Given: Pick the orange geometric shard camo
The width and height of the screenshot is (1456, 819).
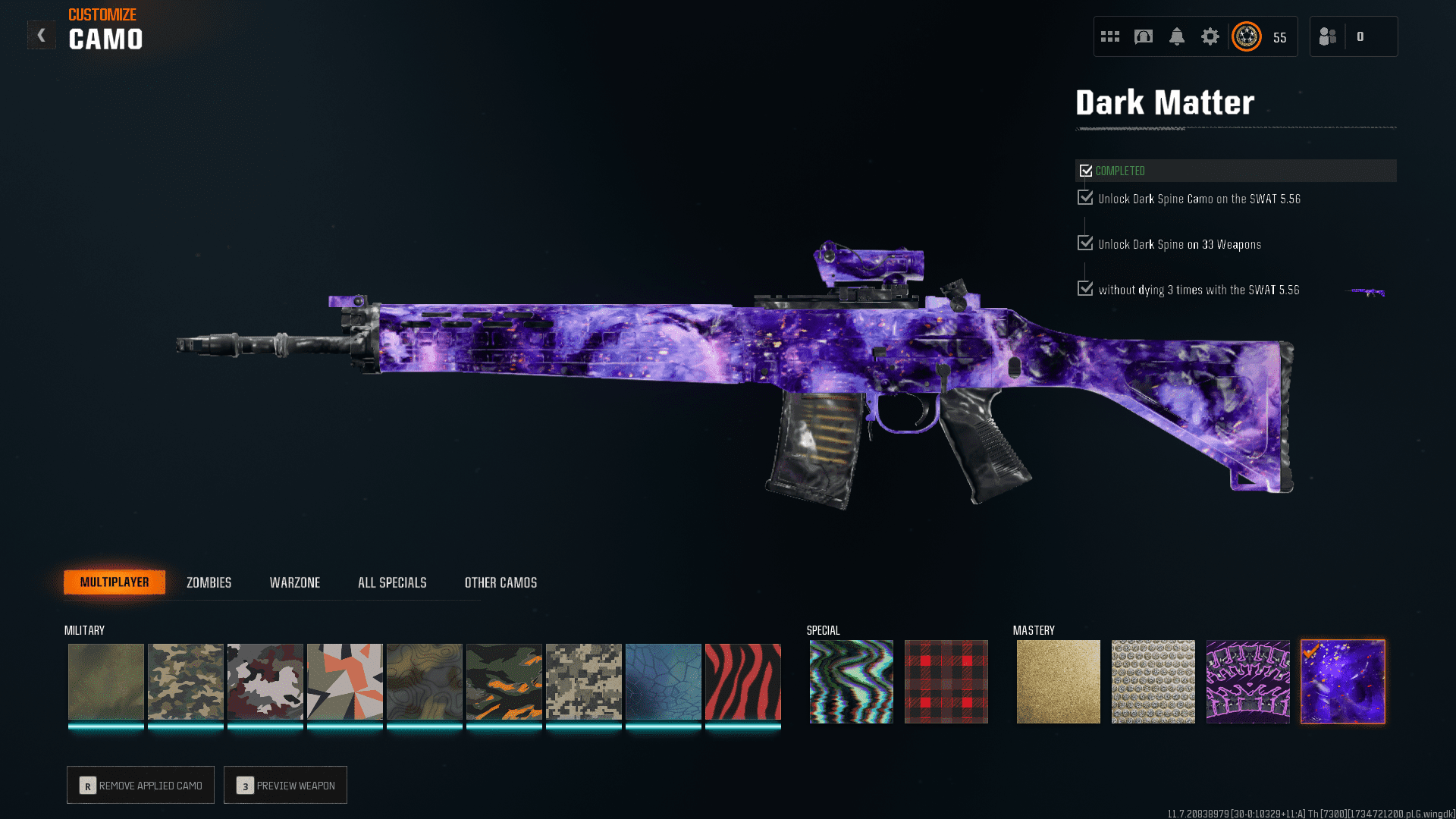Looking at the screenshot, I should coord(344,681).
